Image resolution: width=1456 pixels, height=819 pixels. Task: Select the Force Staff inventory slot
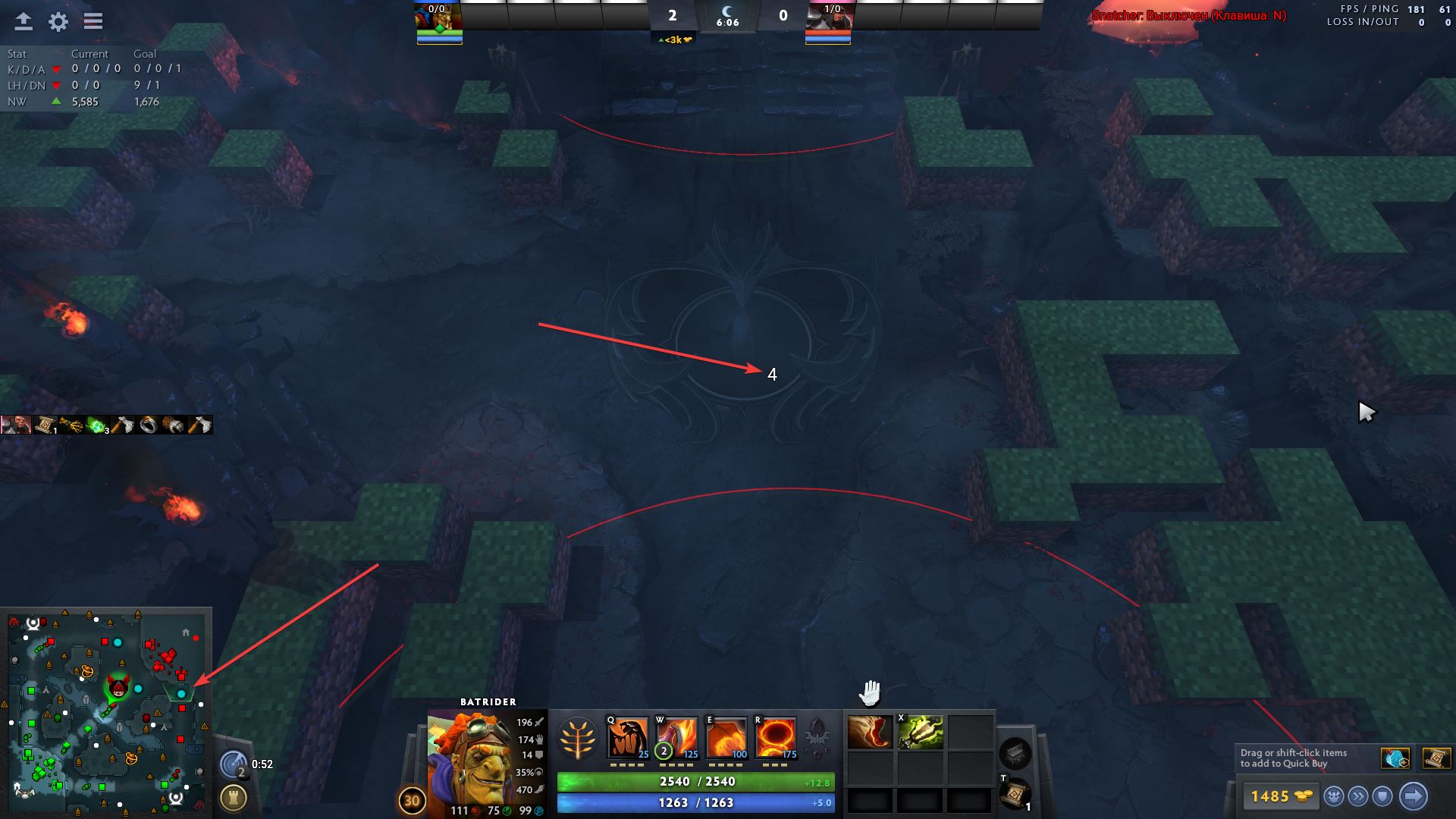pos(921,733)
